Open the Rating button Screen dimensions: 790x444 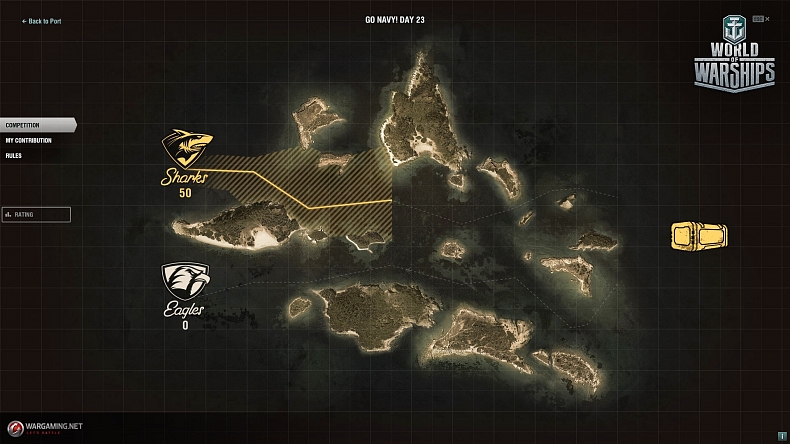[36, 214]
